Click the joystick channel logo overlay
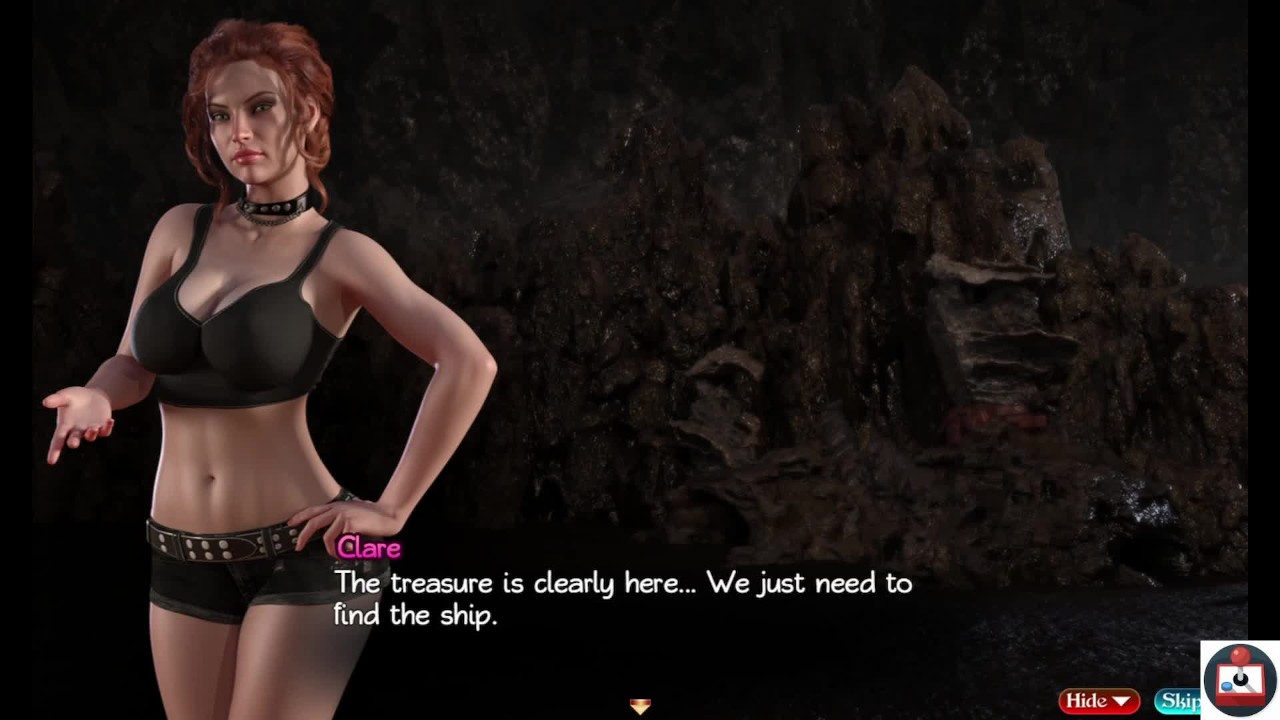This screenshot has width=1280, height=720. coord(1240,679)
